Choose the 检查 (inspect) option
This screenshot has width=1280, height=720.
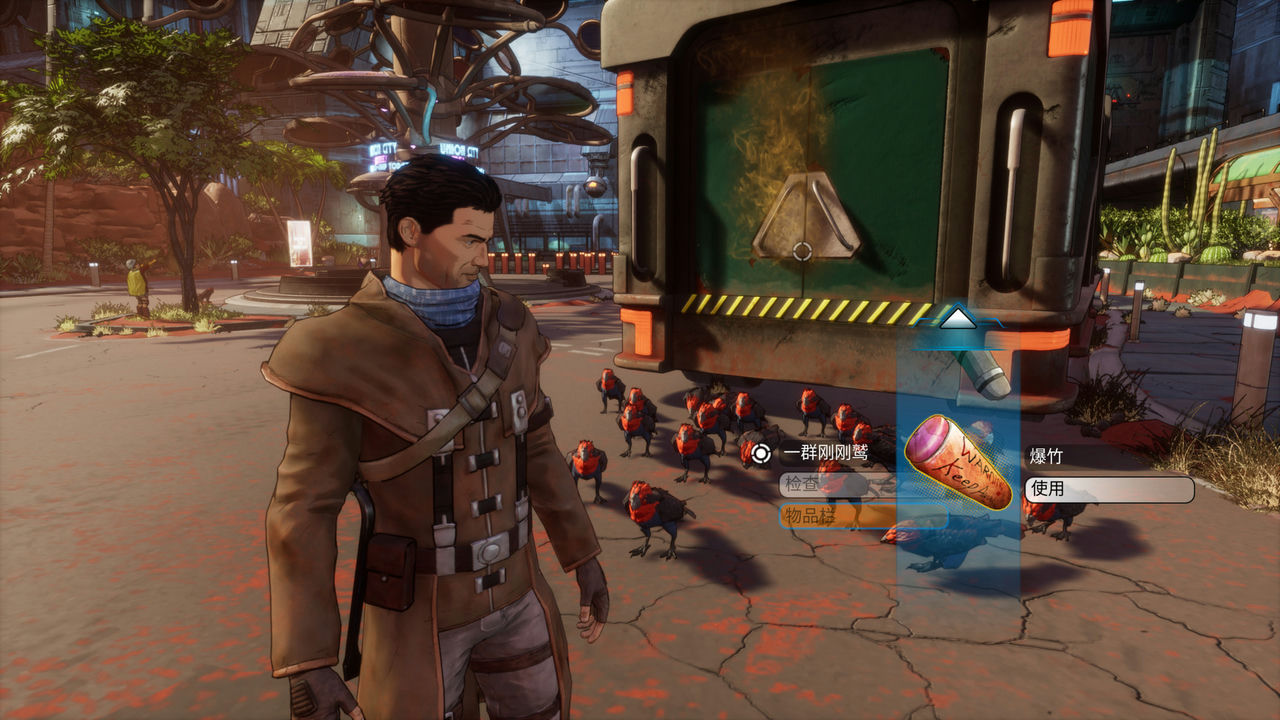coord(836,485)
